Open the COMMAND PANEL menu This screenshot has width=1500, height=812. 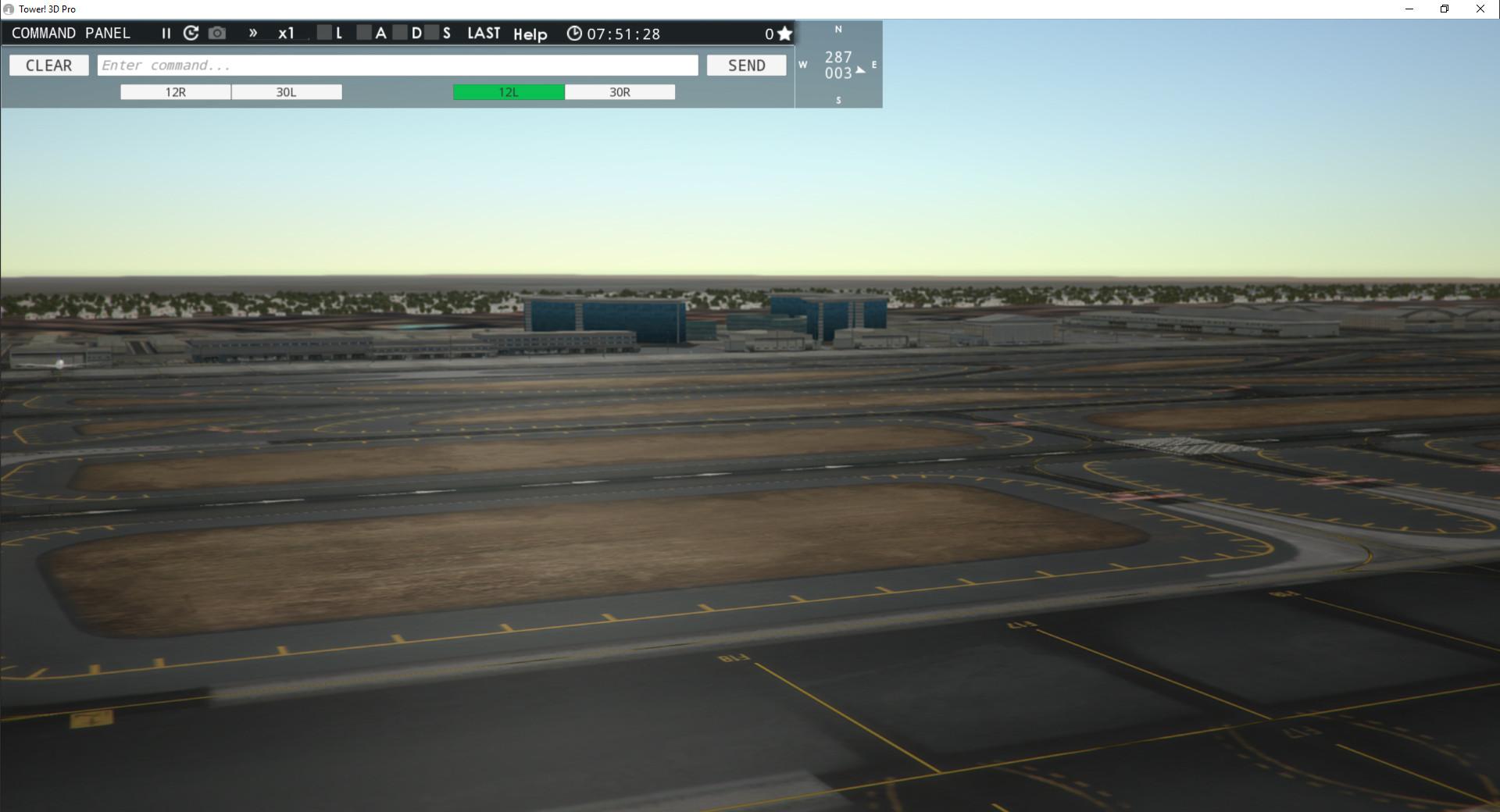coord(70,33)
